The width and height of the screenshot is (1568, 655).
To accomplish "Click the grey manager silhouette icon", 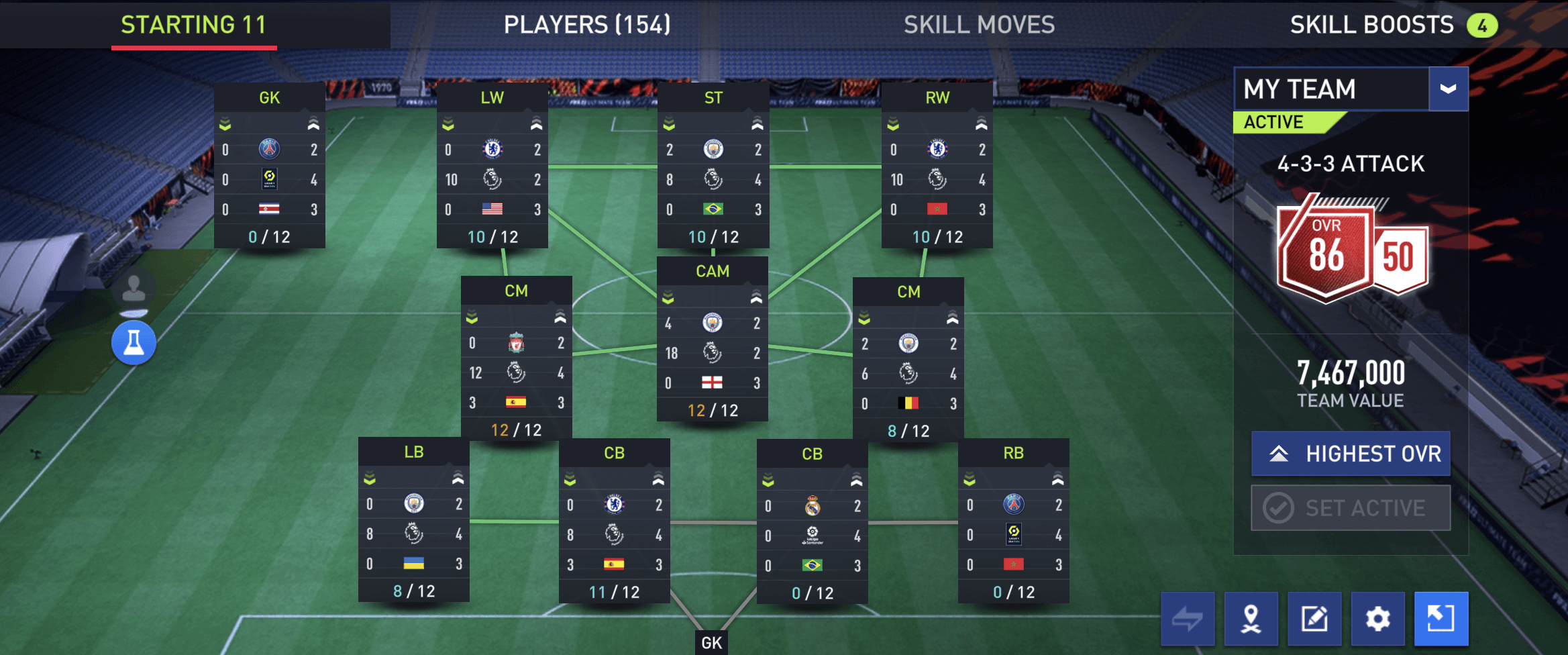I will click(134, 289).
